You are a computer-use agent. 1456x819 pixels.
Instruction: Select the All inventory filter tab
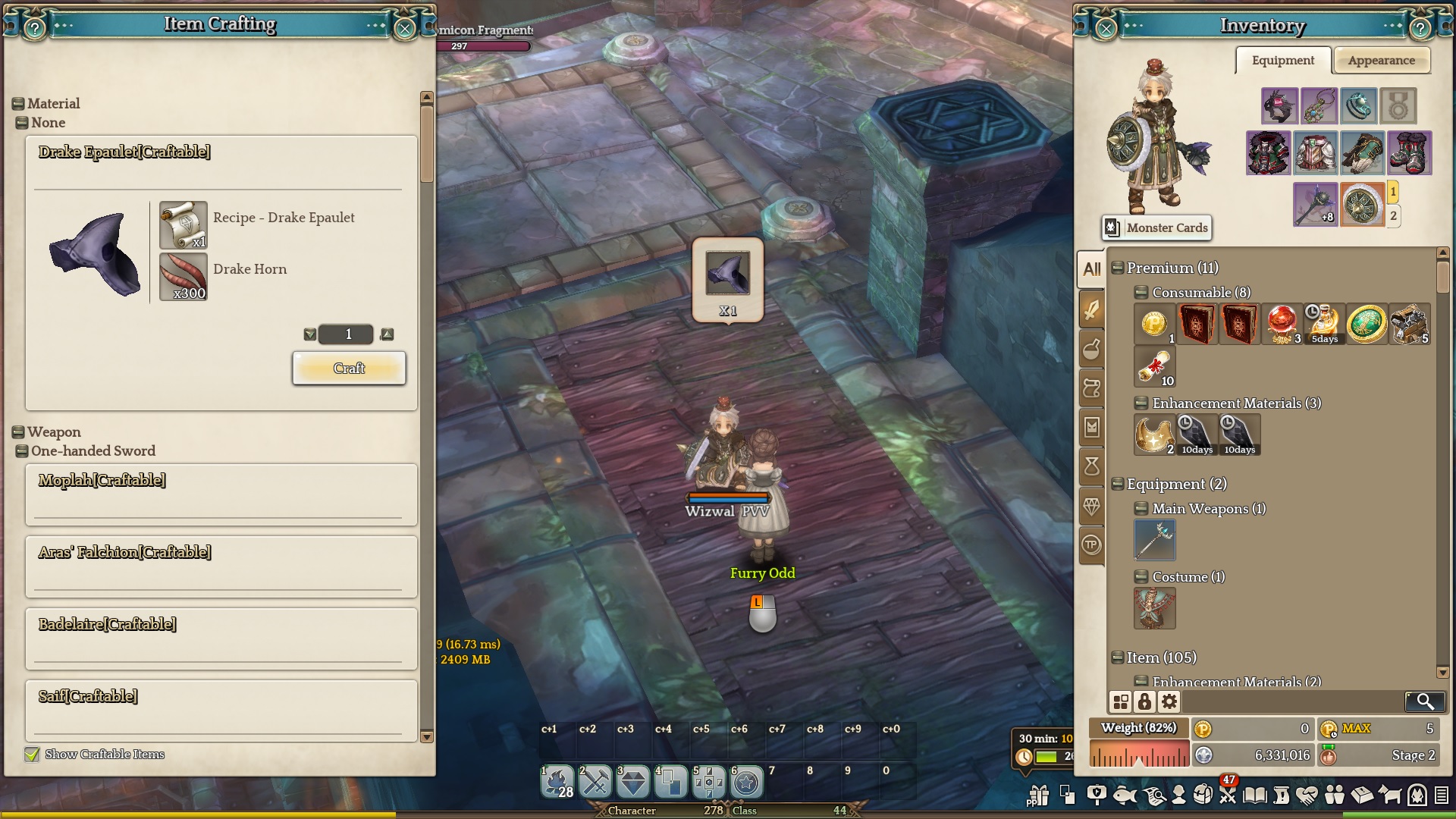[1092, 269]
